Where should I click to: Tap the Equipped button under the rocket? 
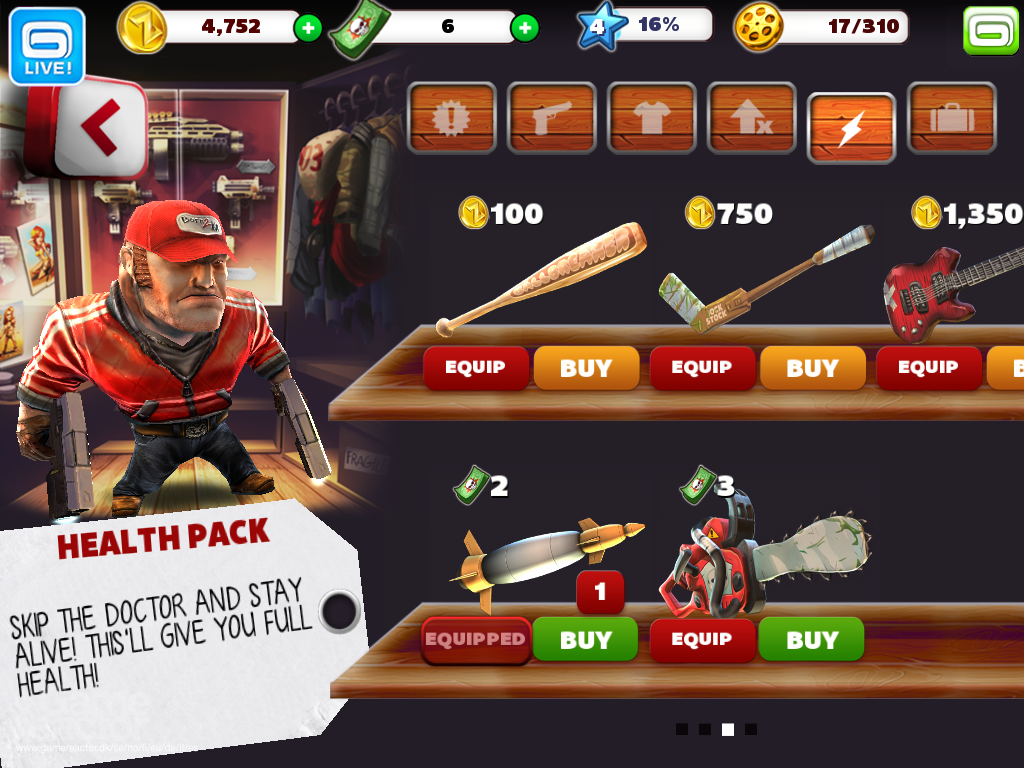point(475,640)
